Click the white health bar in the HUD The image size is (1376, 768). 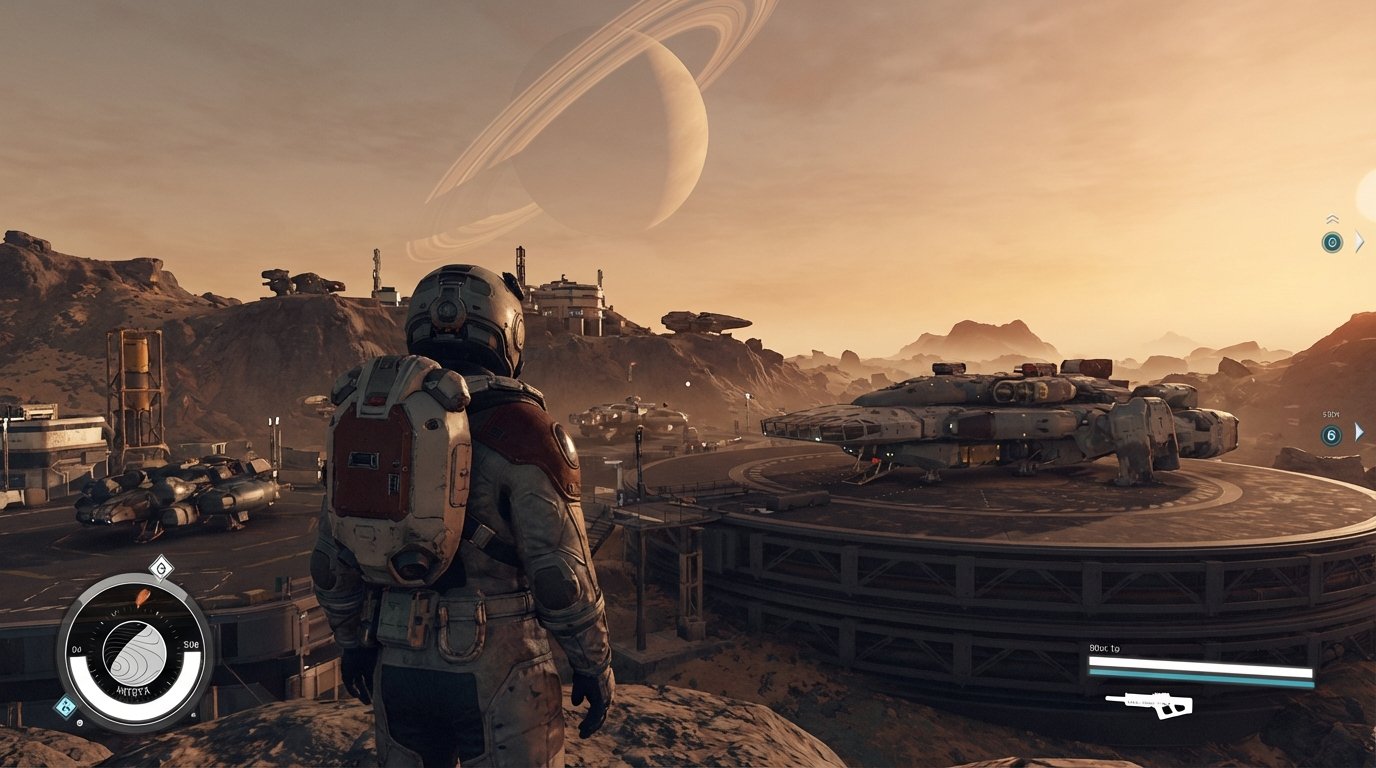(1200, 663)
